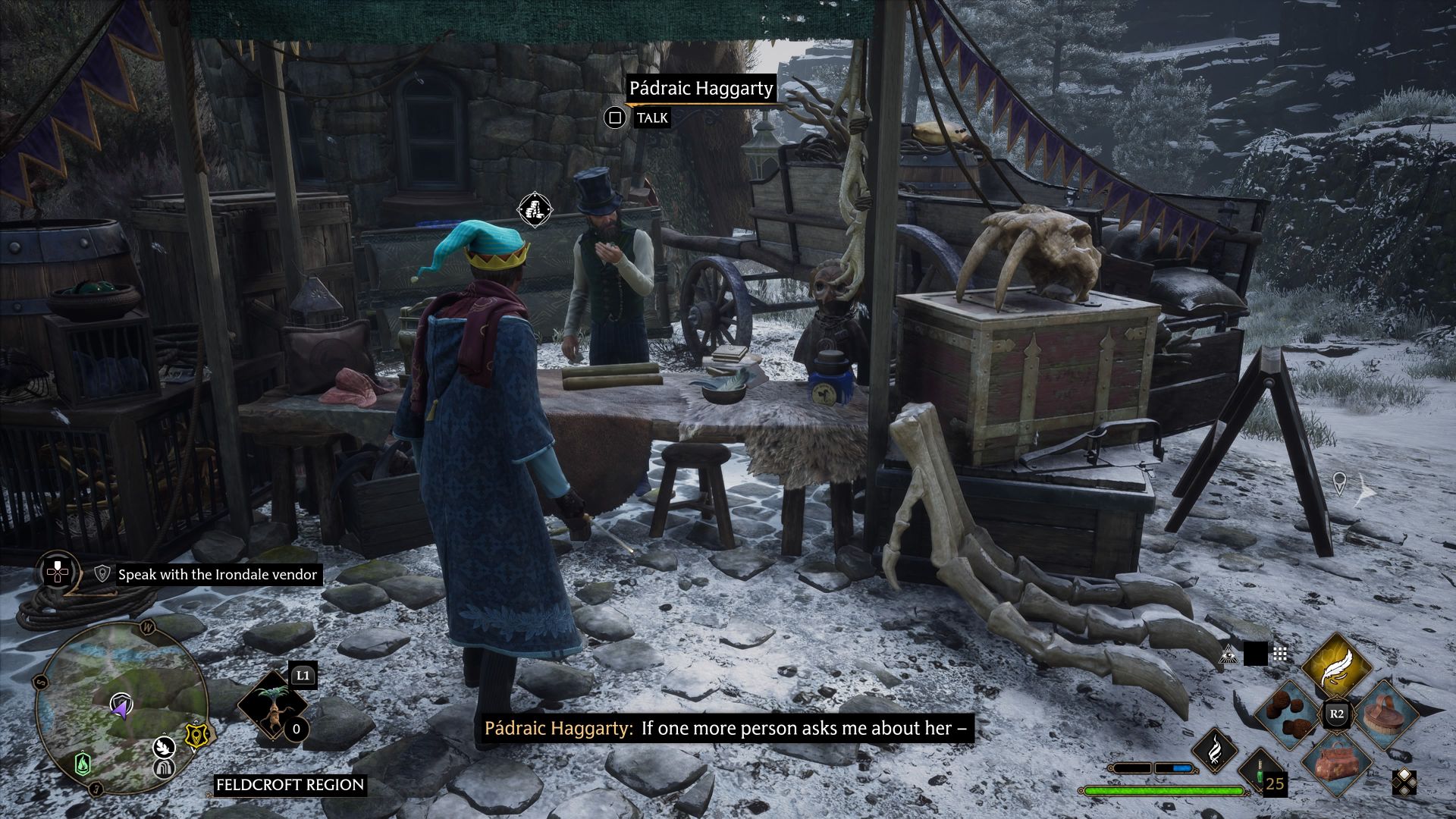Image resolution: width=1456 pixels, height=819 pixels.
Task: Click the player arrow on the minimap
Action: [x=121, y=708]
